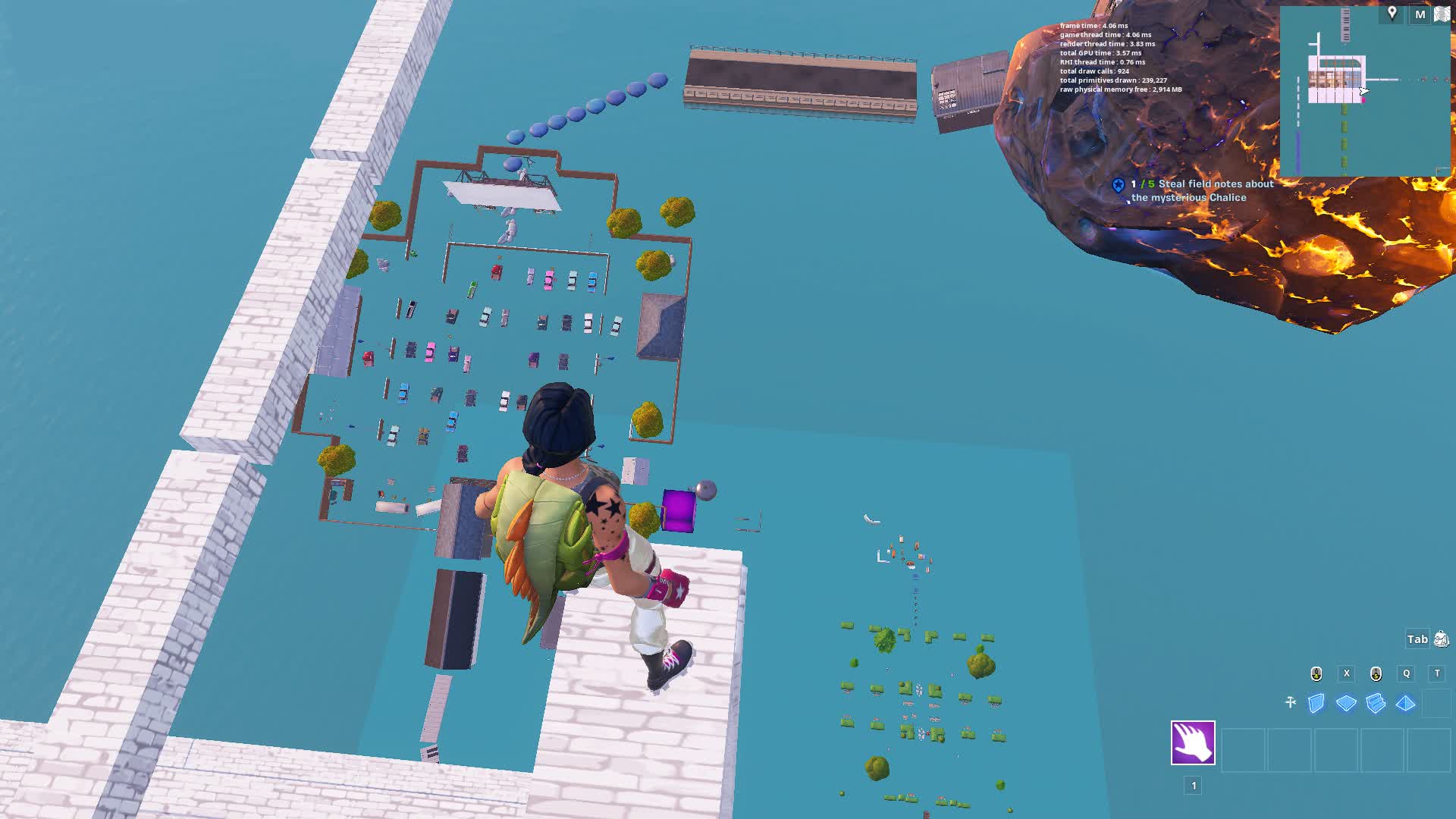Click the folded map icon beside the minimap
This screenshot has height=819, width=1456.
1442,14
